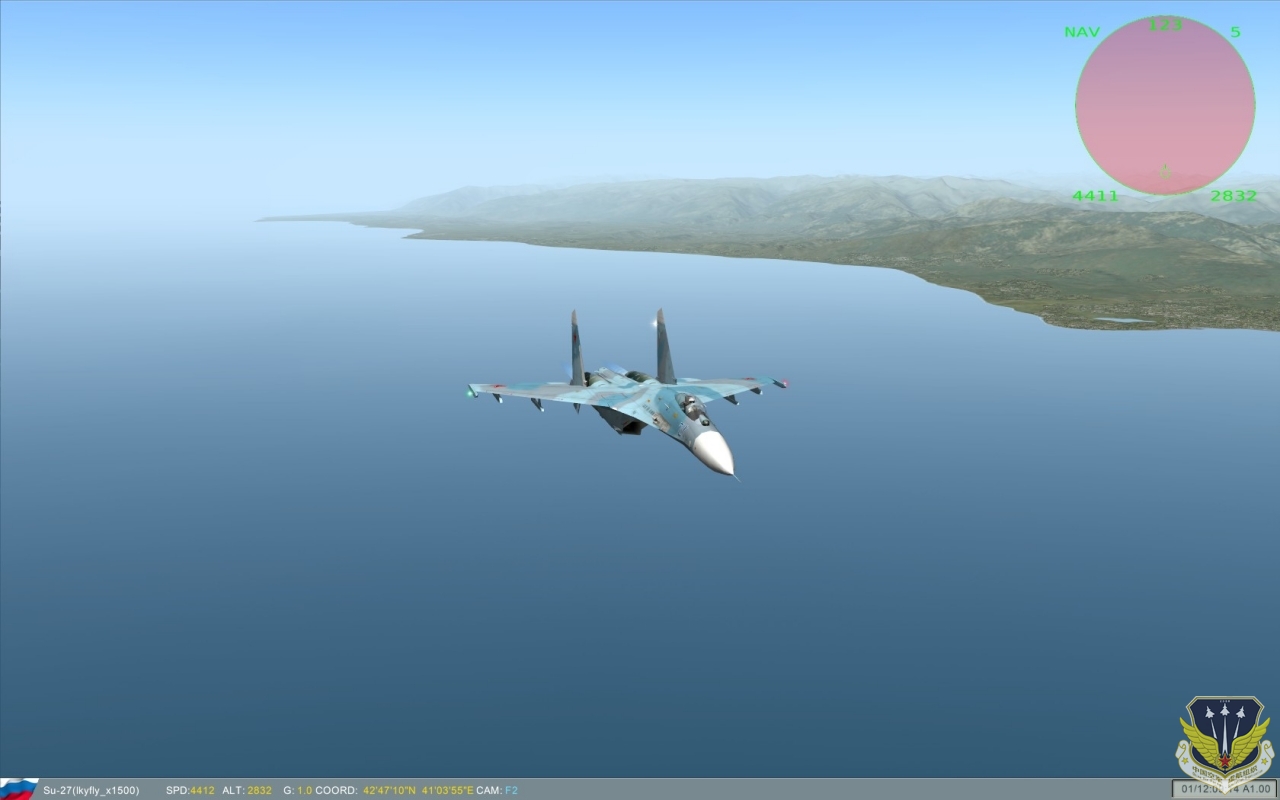
Task: Click the pink circular navigation radar display
Action: (x=1165, y=105)
